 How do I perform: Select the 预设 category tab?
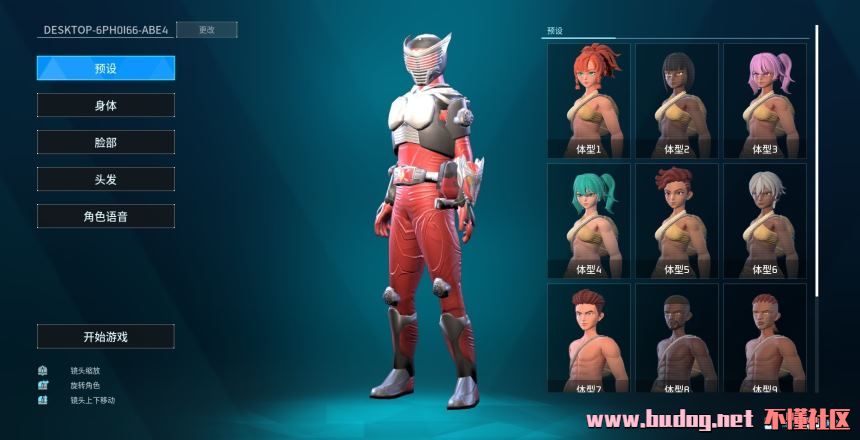[106, 68]
